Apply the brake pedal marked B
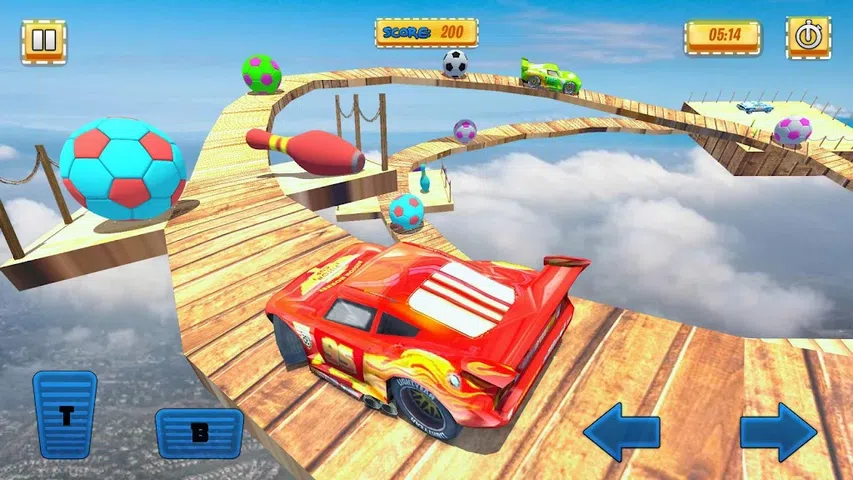 click(x=199, y=432)
